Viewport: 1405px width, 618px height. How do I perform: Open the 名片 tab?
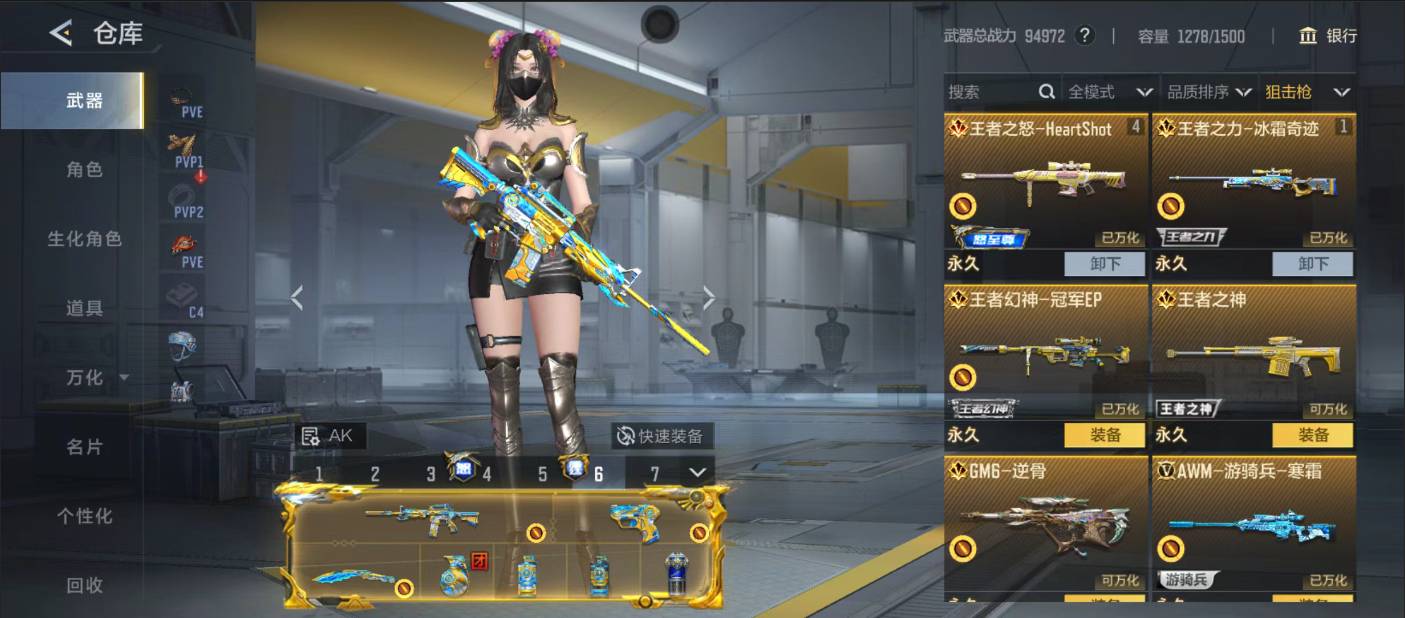84,447
